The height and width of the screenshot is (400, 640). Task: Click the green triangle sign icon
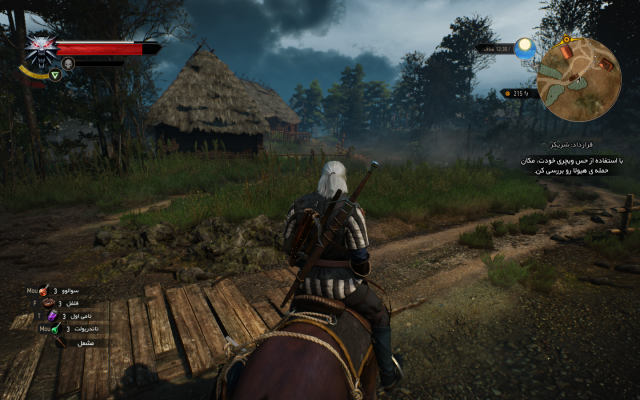pyautogui.click(x=55, y=75)
